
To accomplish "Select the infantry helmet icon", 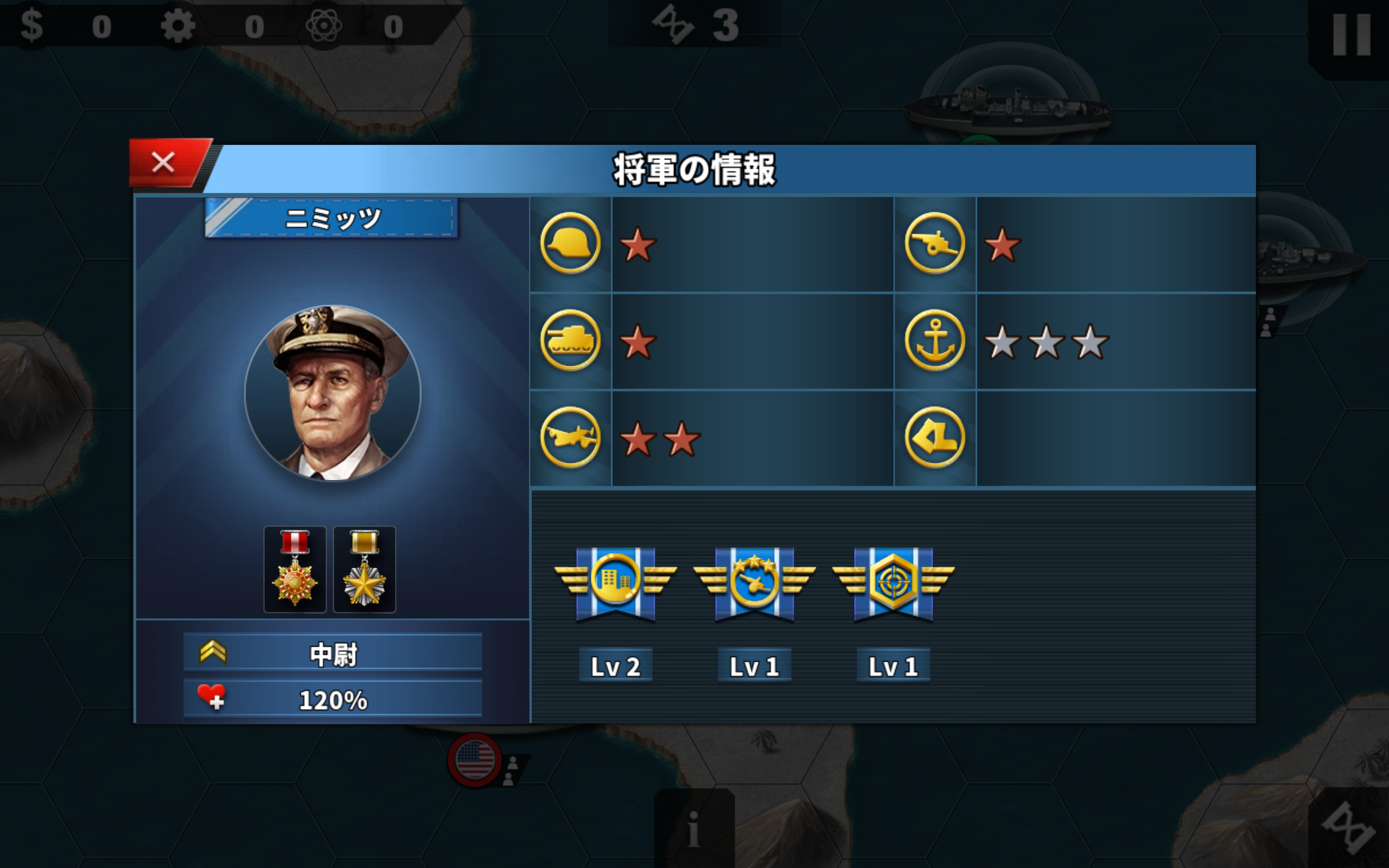I will [570, 244].
